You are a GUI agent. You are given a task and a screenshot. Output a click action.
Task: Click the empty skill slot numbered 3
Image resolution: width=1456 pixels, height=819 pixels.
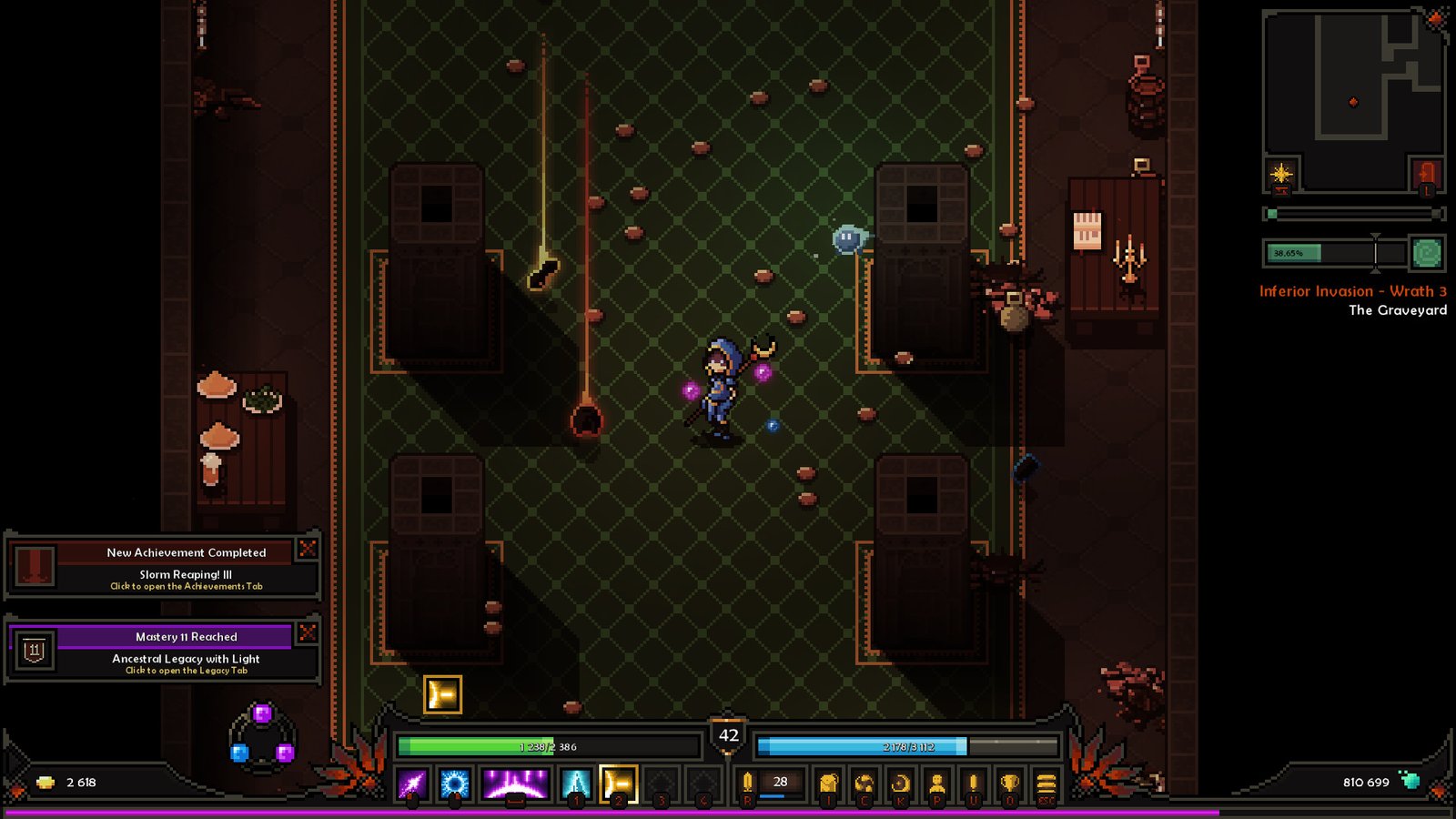pos(662,781)
